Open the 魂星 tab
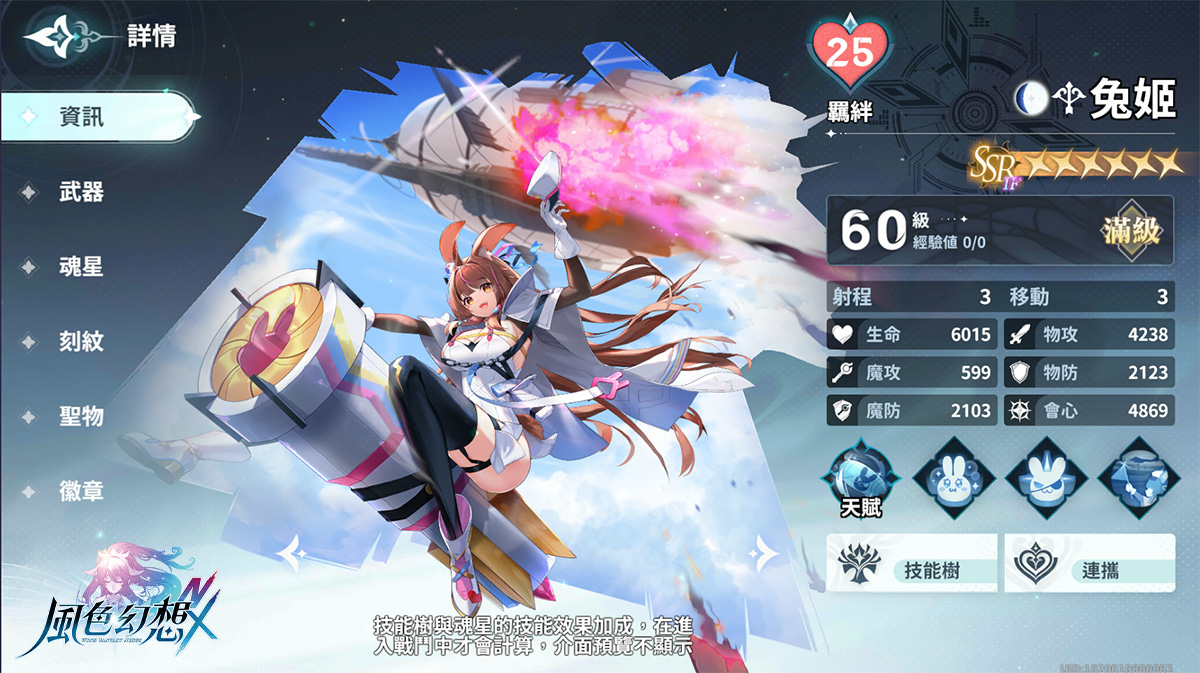 [80, 267]
